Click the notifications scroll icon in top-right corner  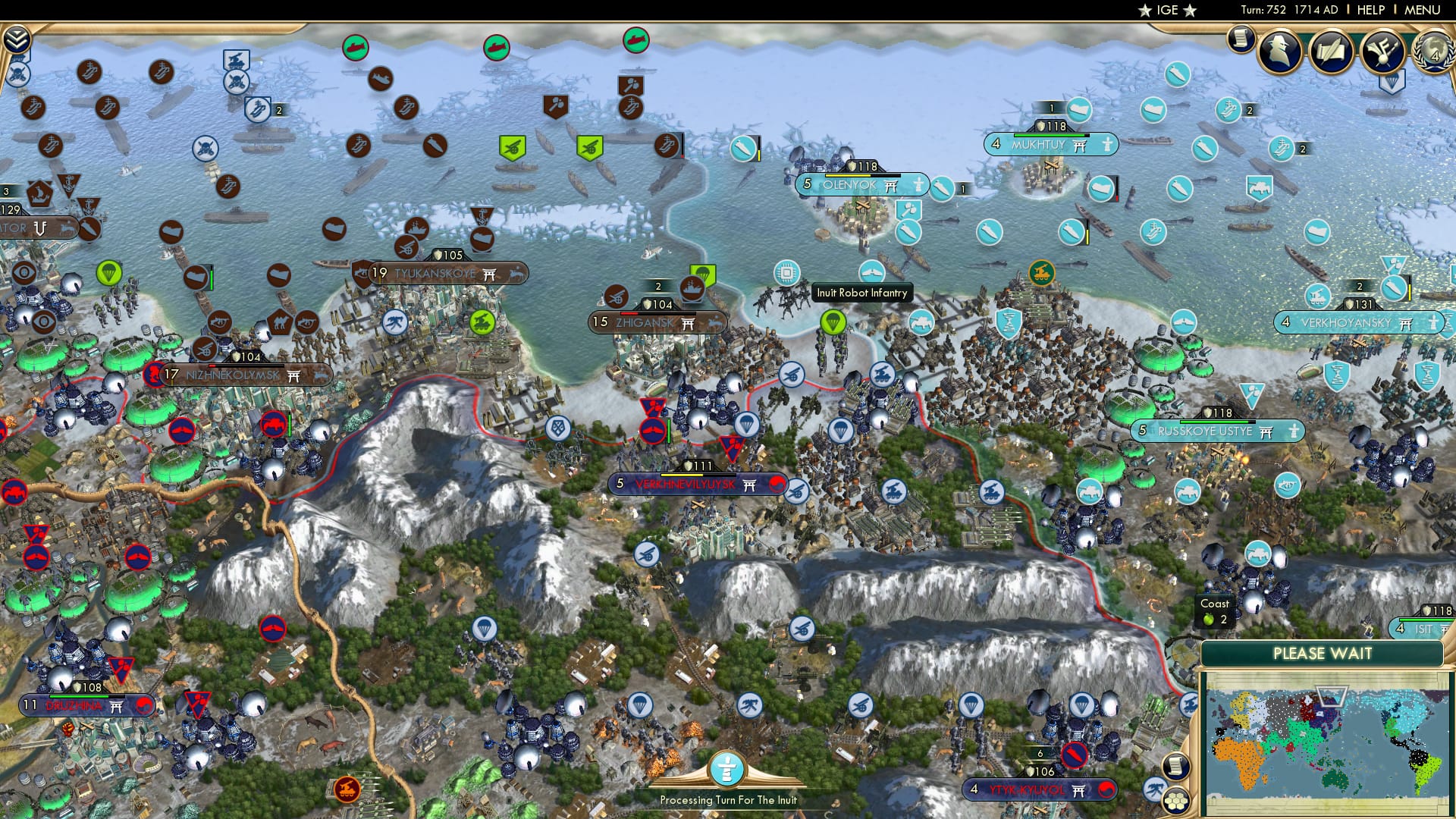(1241, 37)
